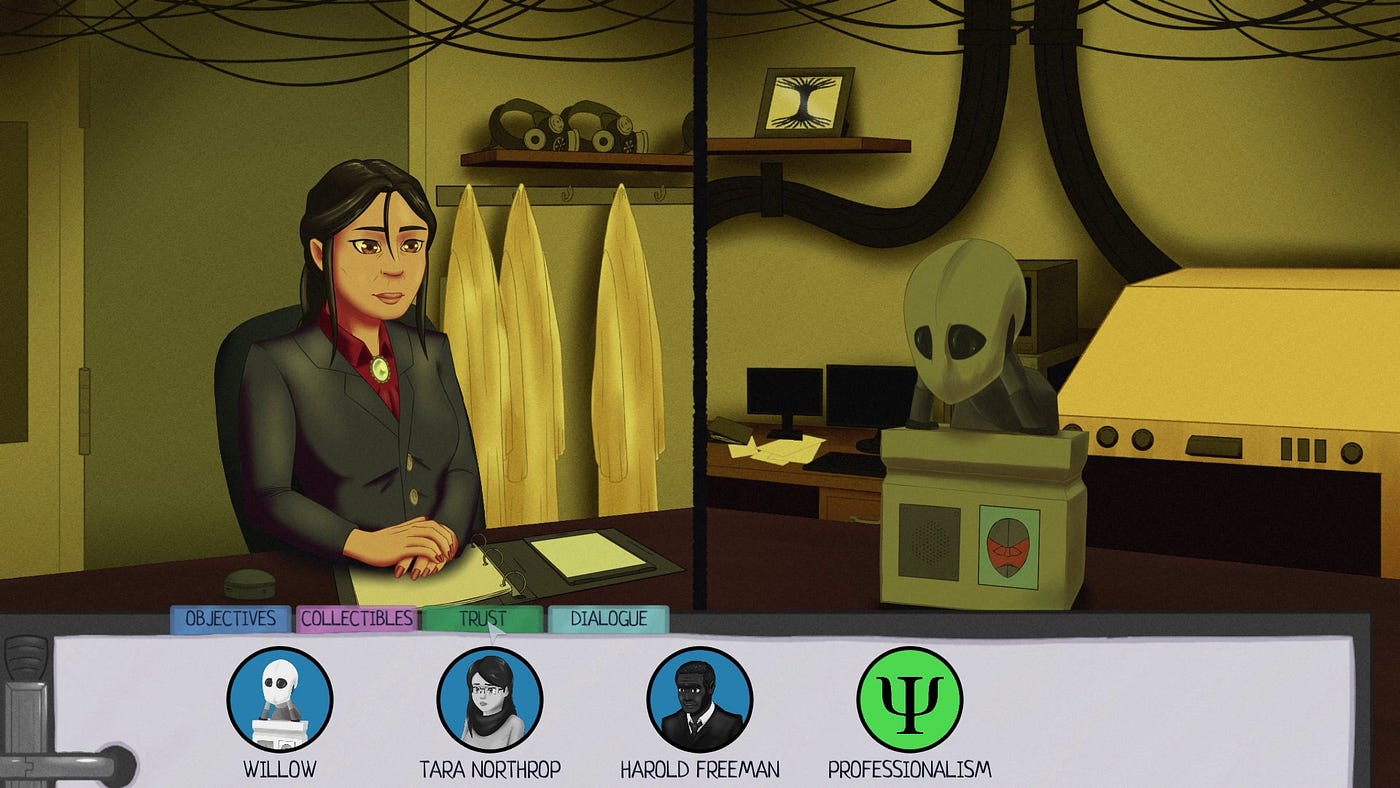Select the Trust tab
Screen dimensions: 1400x788
pyautogui.click(x=482, y=619)
